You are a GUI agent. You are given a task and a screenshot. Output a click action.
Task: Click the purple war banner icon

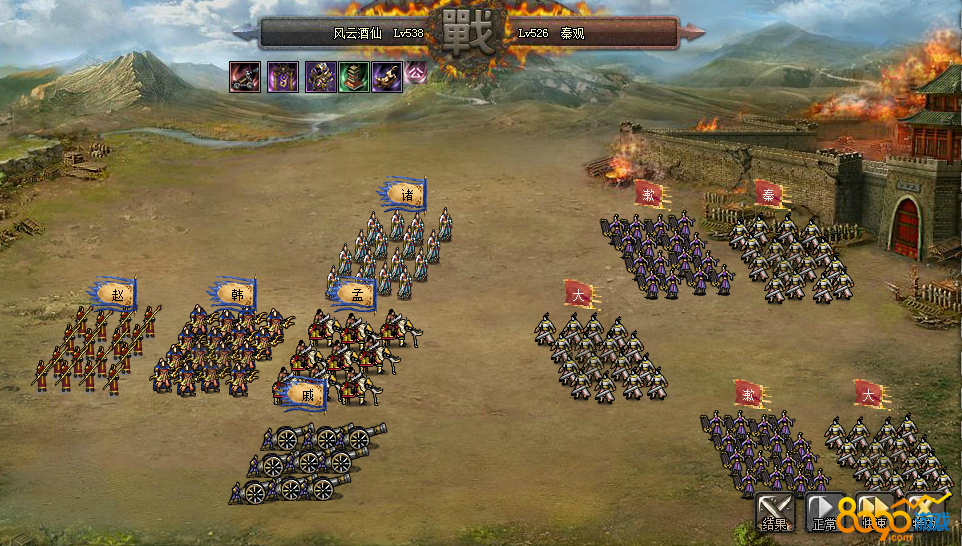coord(282,77)
